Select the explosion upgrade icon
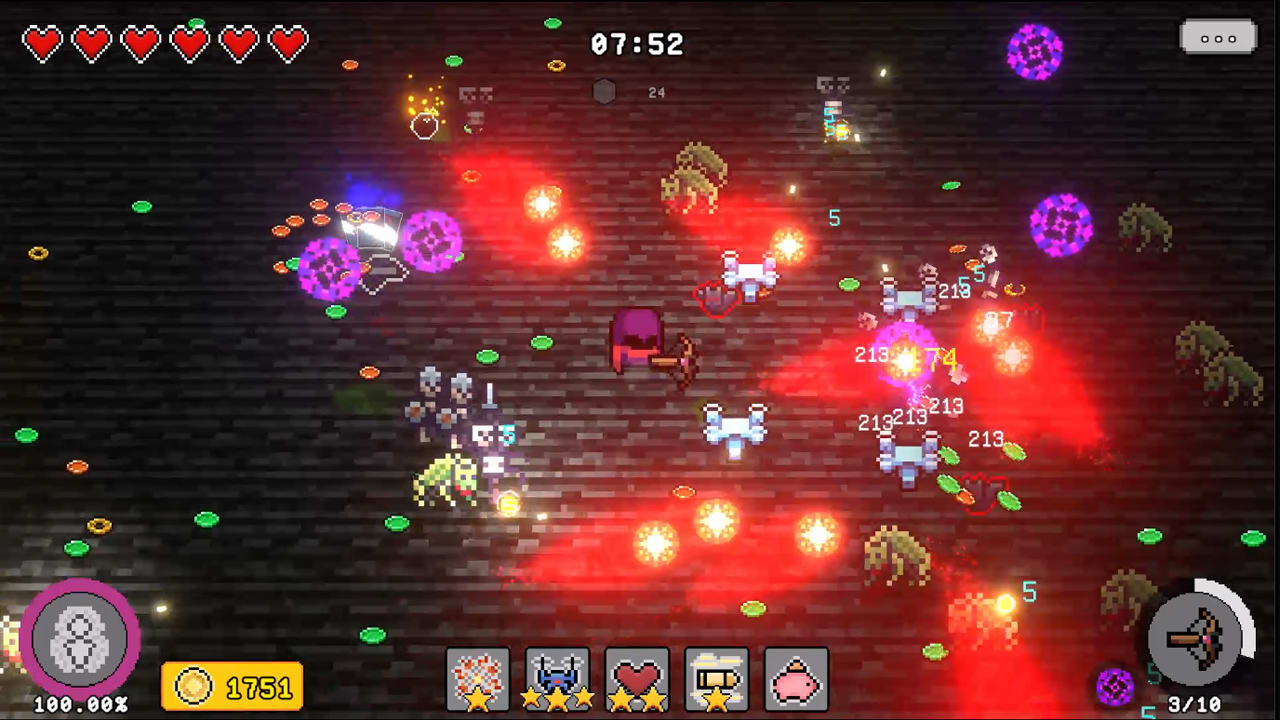Image resolution: width=1280 pixels, height=720 pixels. [478, 676]
